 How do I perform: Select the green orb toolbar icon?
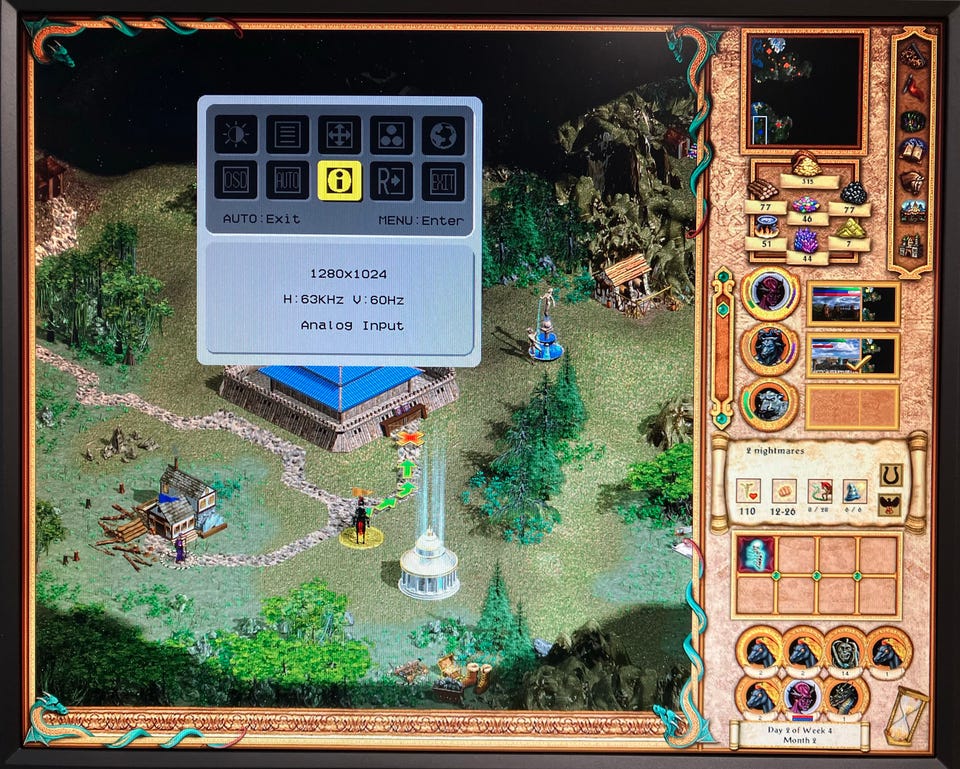click(912, 120)
